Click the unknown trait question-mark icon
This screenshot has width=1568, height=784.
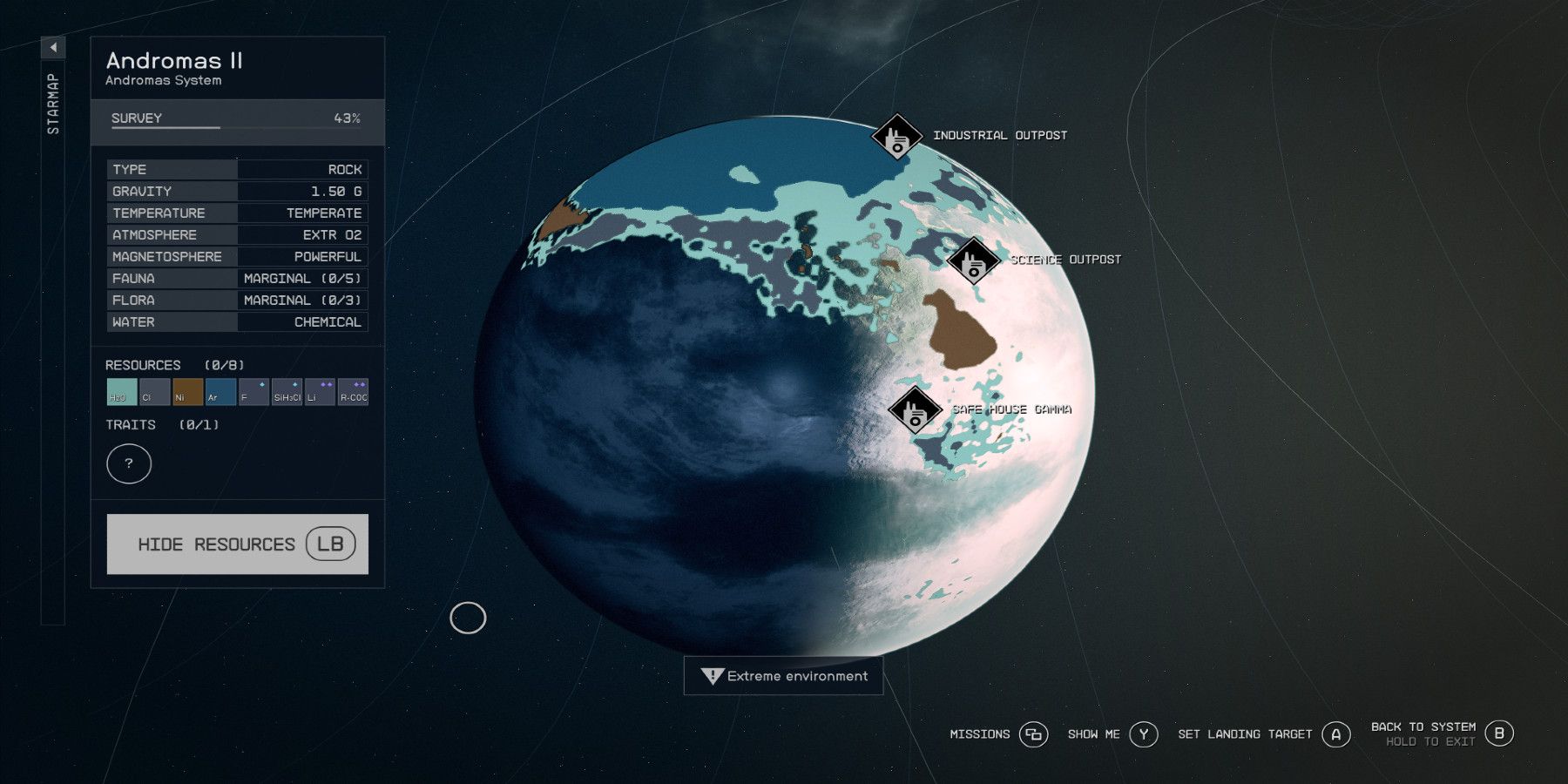pyautogui.click(x=128, y=463)
